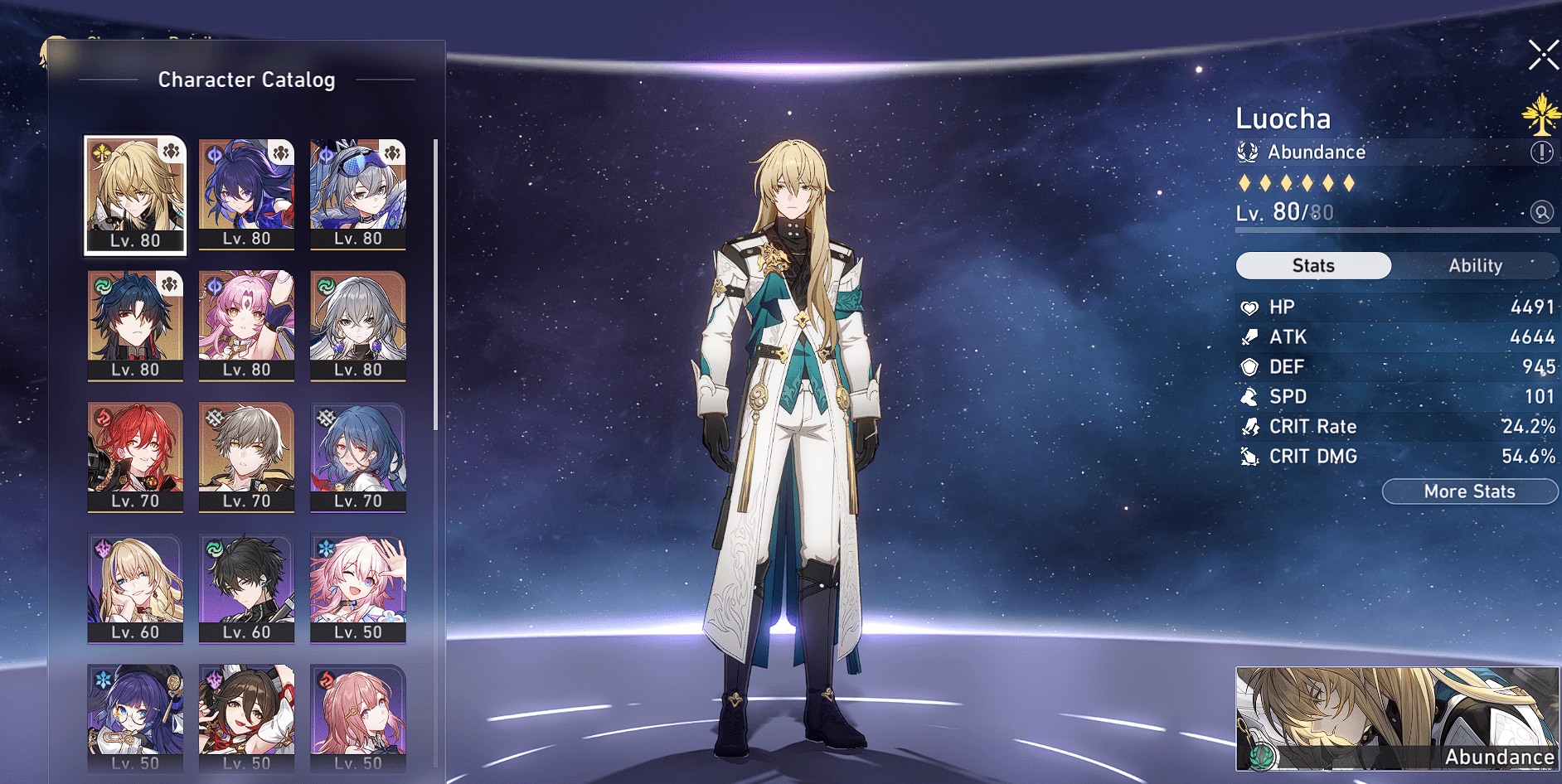Click the CRIT Rate stat icon
The width and height of the screenshot is (1562, 784).
(x=1250, y=427)
